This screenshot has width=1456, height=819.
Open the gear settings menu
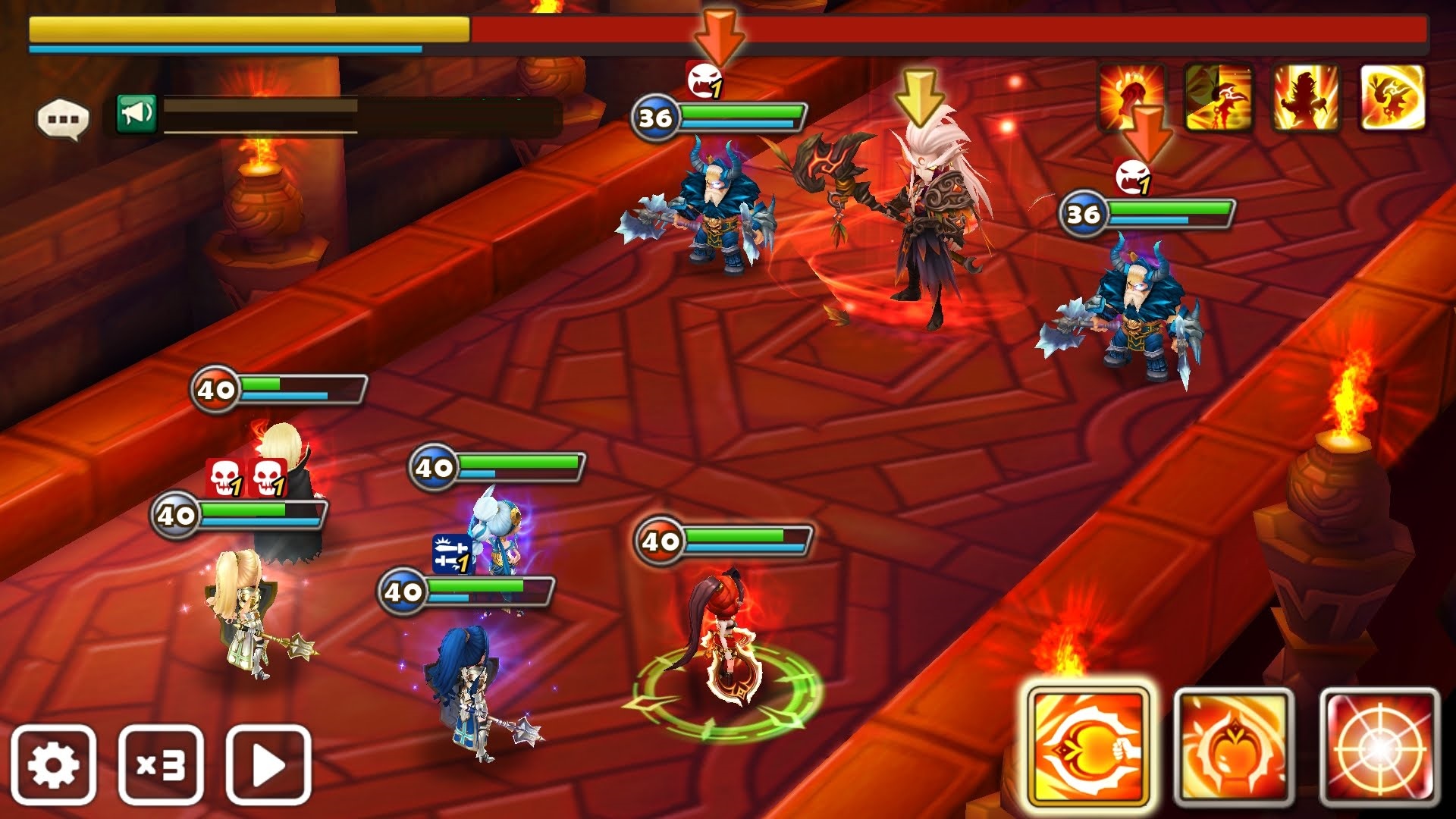point(53,764)
